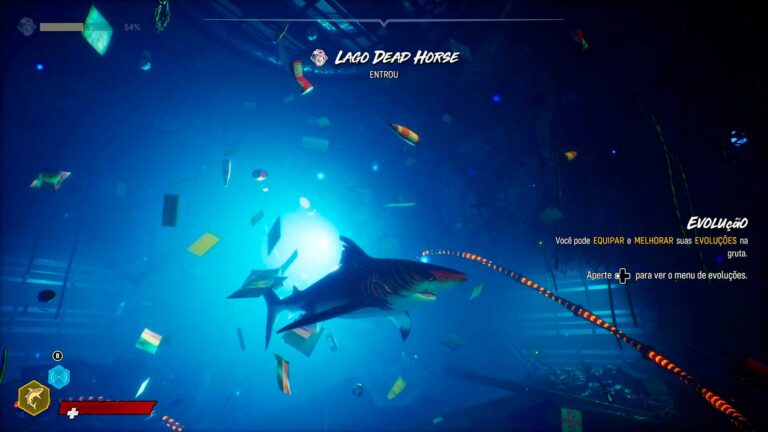Open the Evolução tutorial hint title

coord(717,223)
